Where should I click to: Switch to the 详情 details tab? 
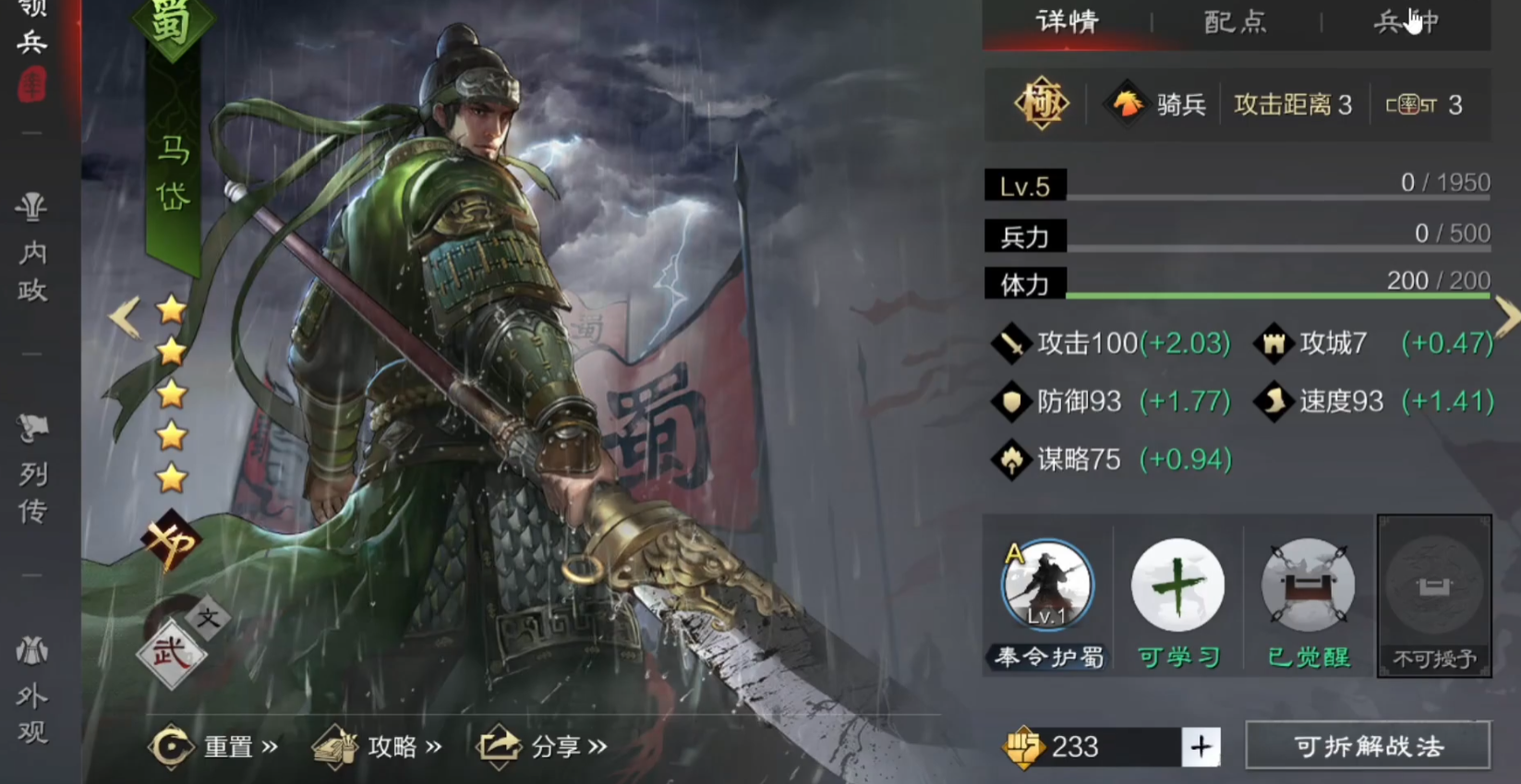[1067, 21]
